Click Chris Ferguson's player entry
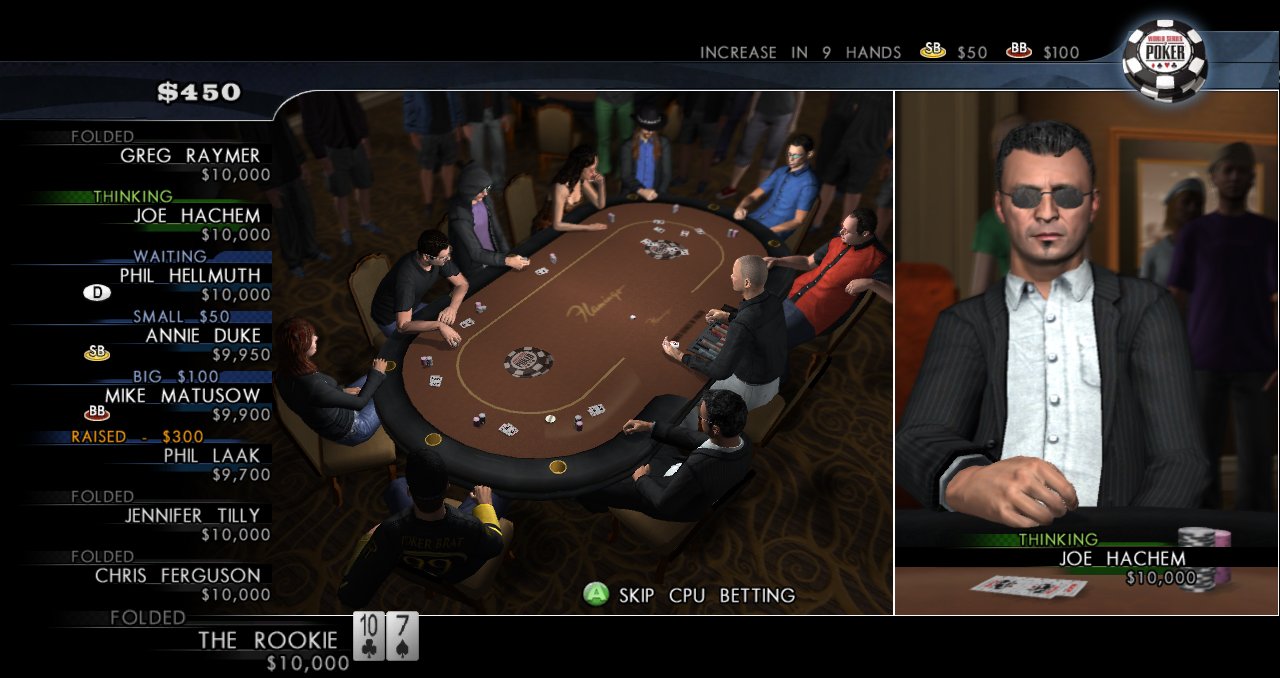The height and width of the screenshot is (678, 1280). point(178,576)
